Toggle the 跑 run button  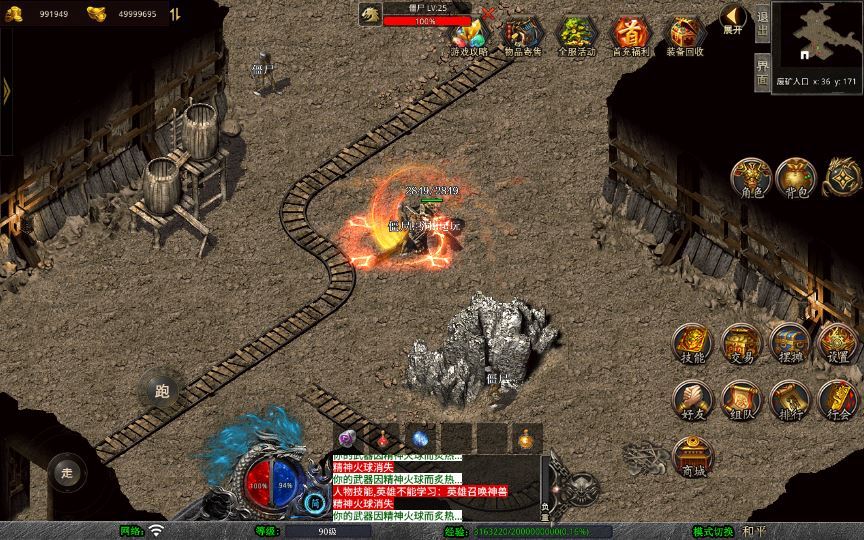tap(162, 391)
